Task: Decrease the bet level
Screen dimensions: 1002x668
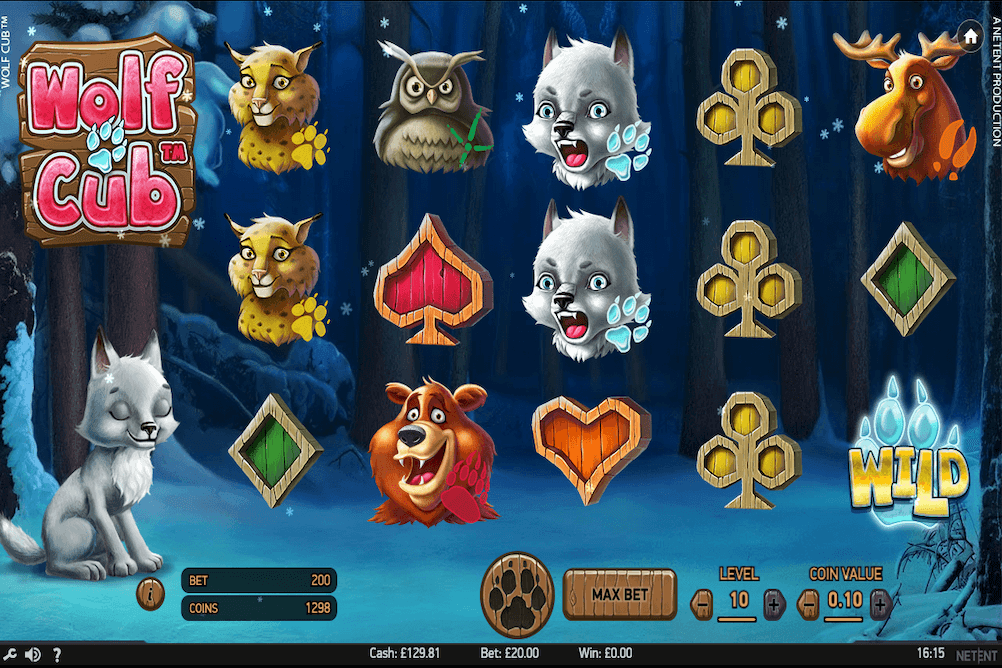Action: 703,603
